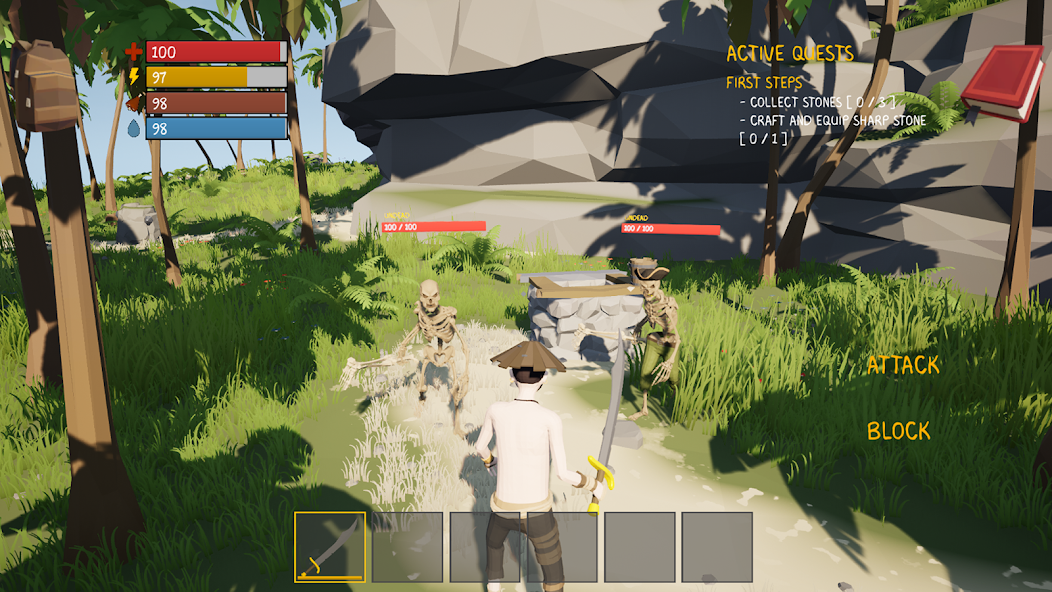Open the First Steps quest tracker
This screenshot has width=1052, height=592.
tap(764, 83)
